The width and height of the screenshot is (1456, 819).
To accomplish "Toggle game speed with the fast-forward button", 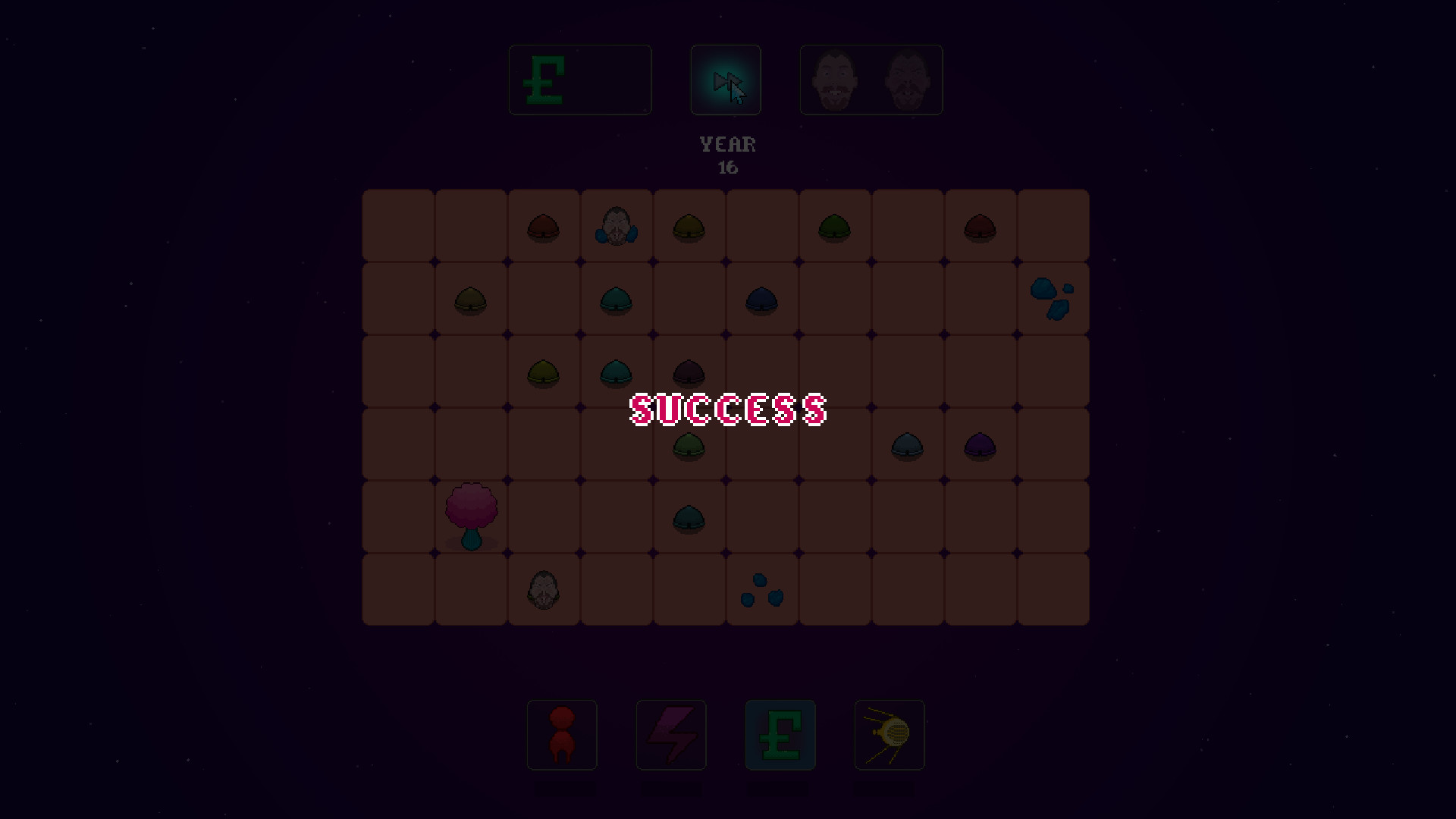I will pos(725,79).
